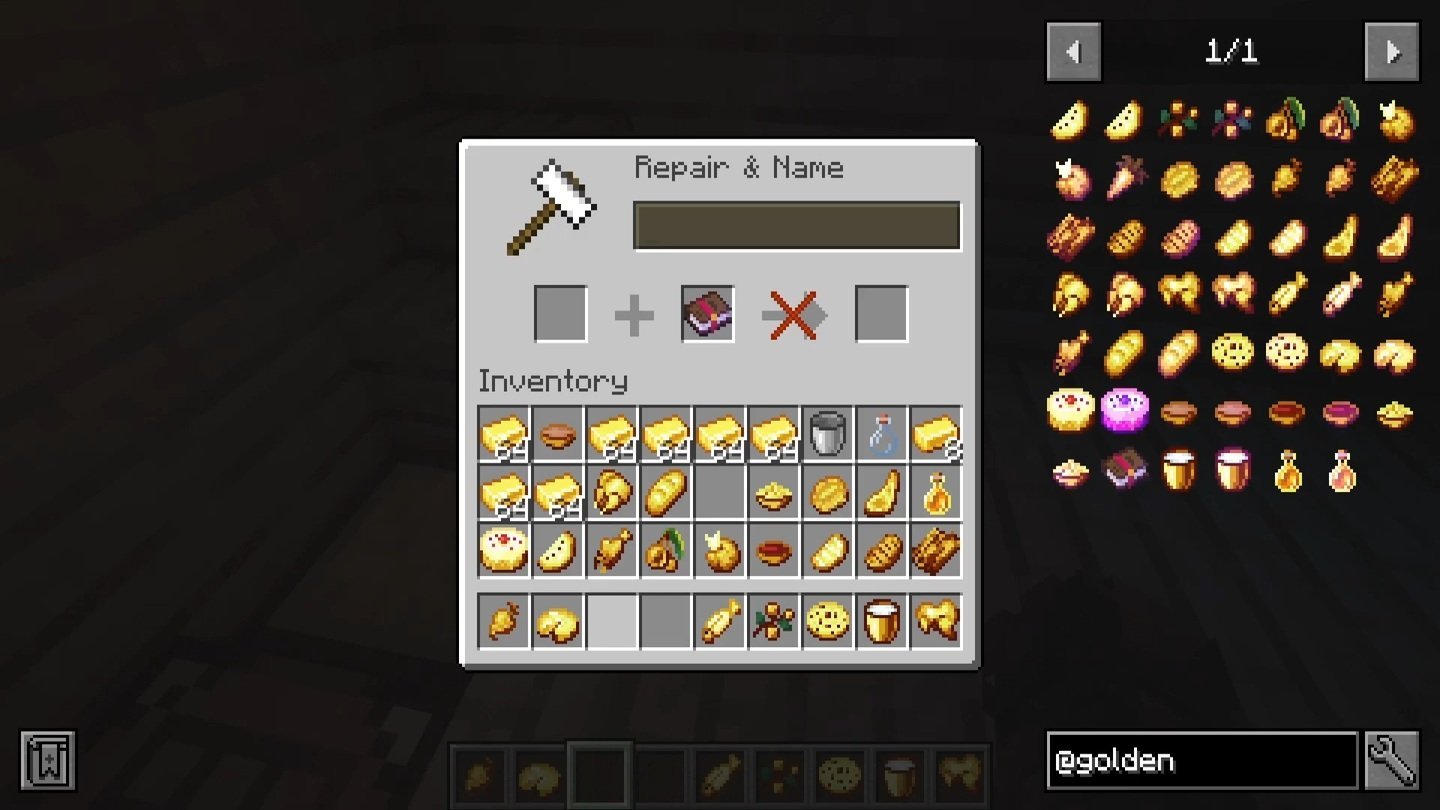The height and width of the screenshot is (810, 1440).
Task: Click the Repair & Name text field
Action: coord(797,226)
